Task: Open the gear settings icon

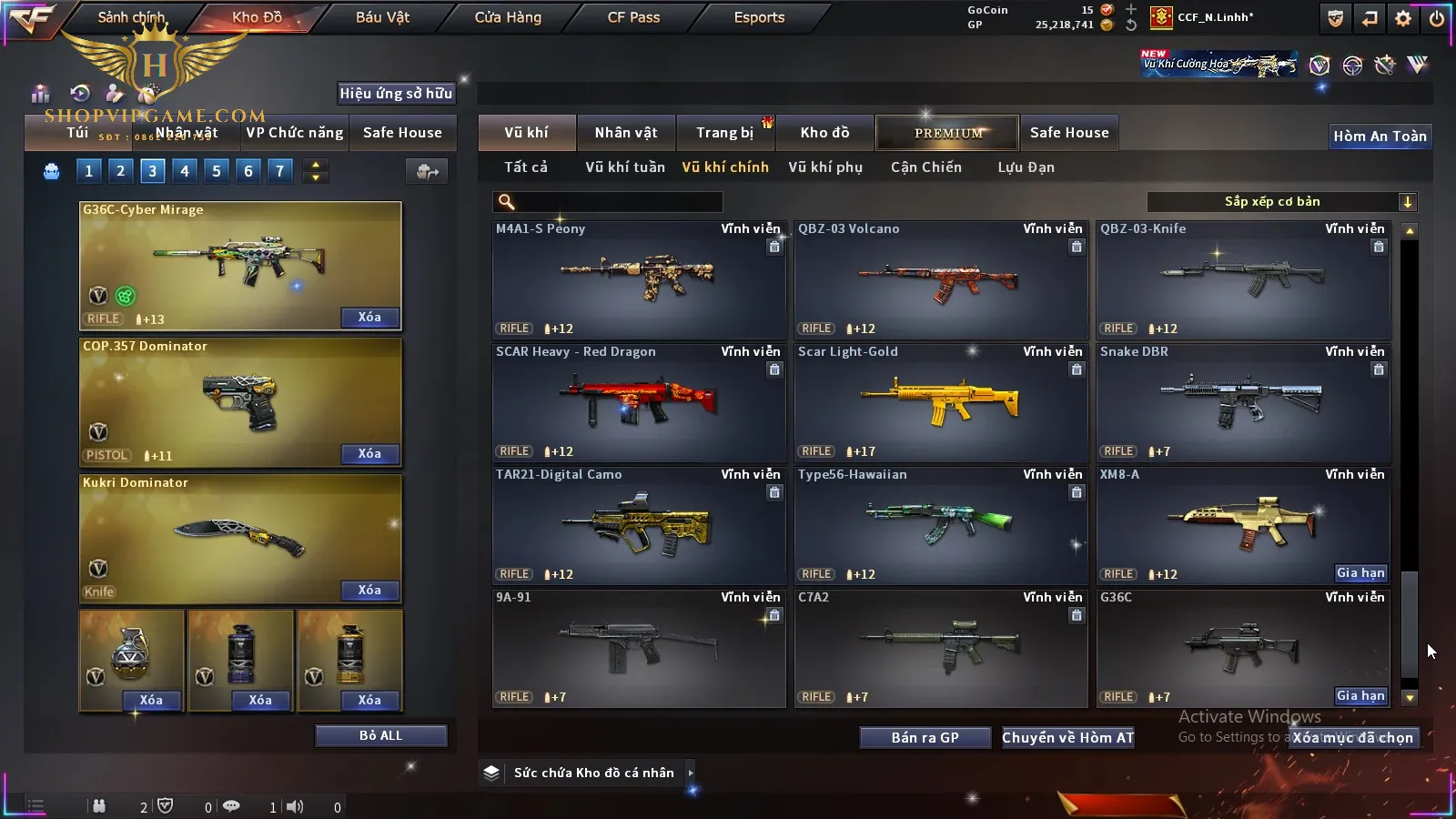Action: 1403,18
